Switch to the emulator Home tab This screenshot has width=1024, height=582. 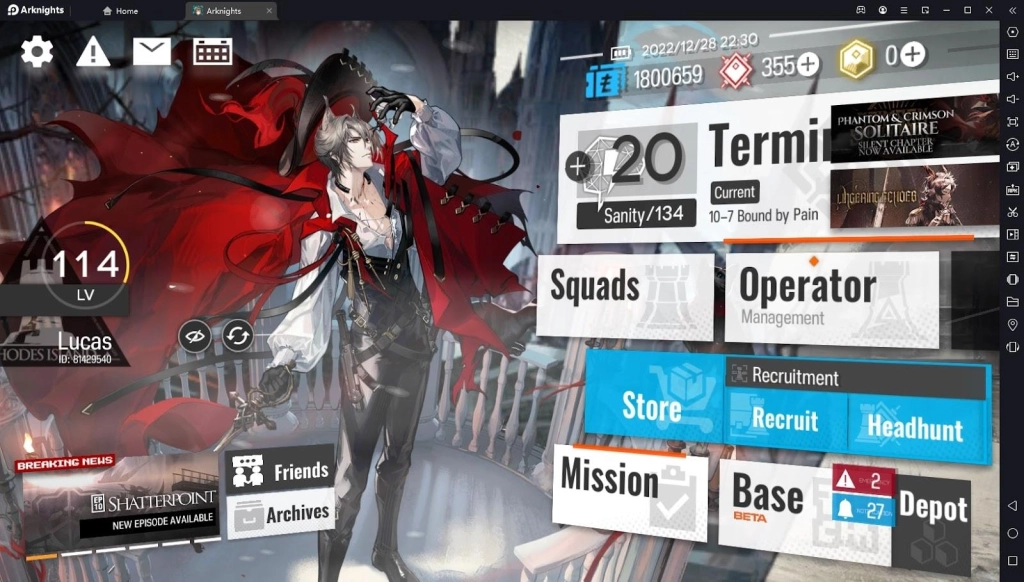120,10
